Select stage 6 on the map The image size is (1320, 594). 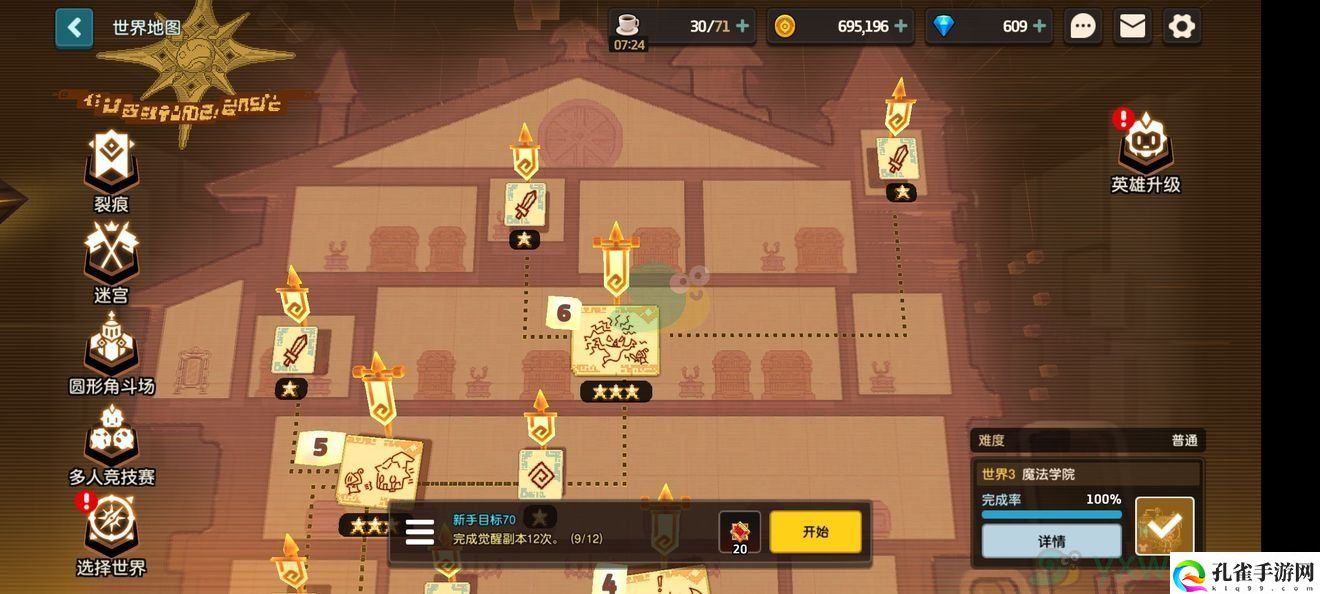(615, 342)
